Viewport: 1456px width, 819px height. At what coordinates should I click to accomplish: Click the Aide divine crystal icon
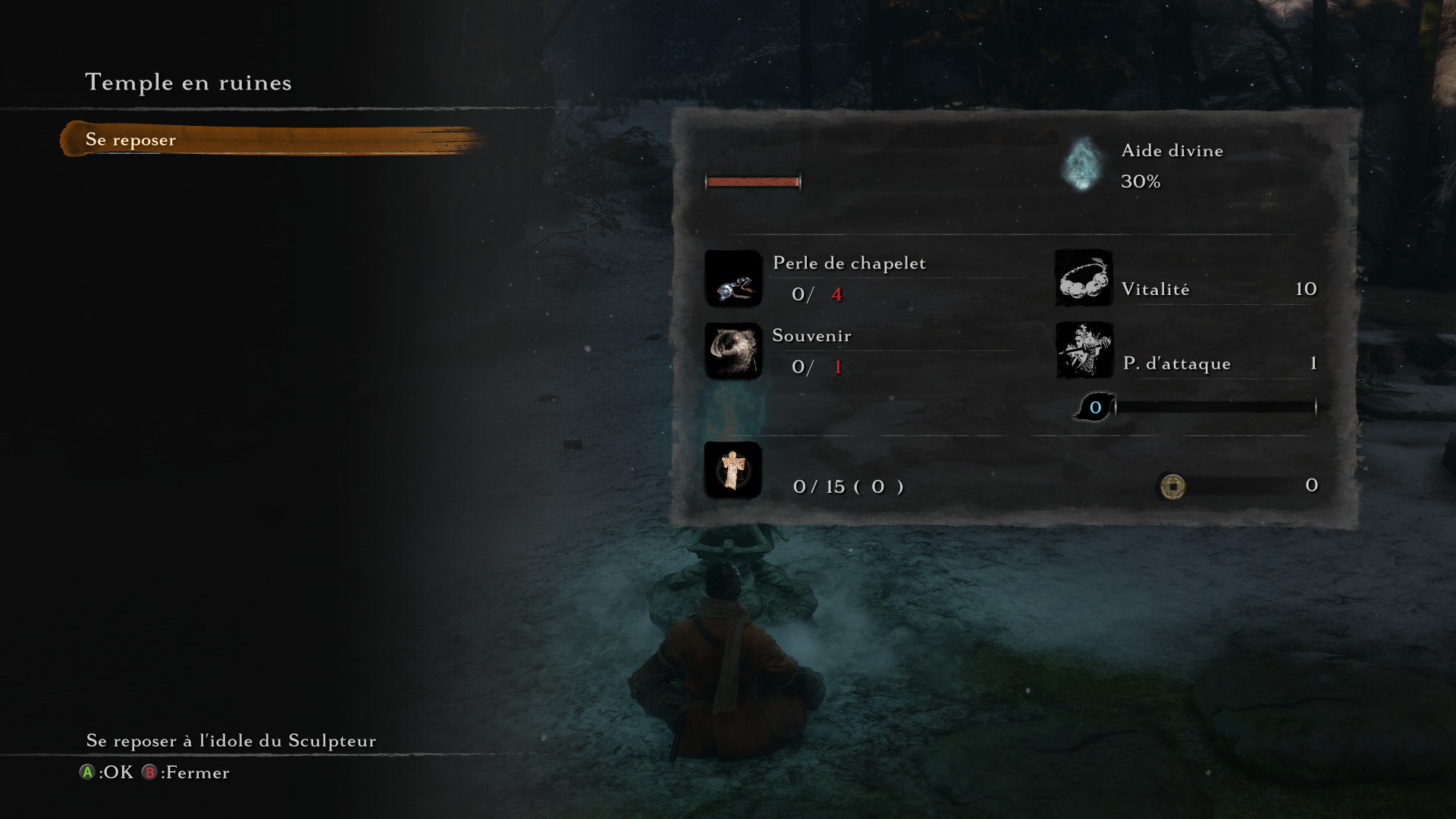click(1082, 165)
